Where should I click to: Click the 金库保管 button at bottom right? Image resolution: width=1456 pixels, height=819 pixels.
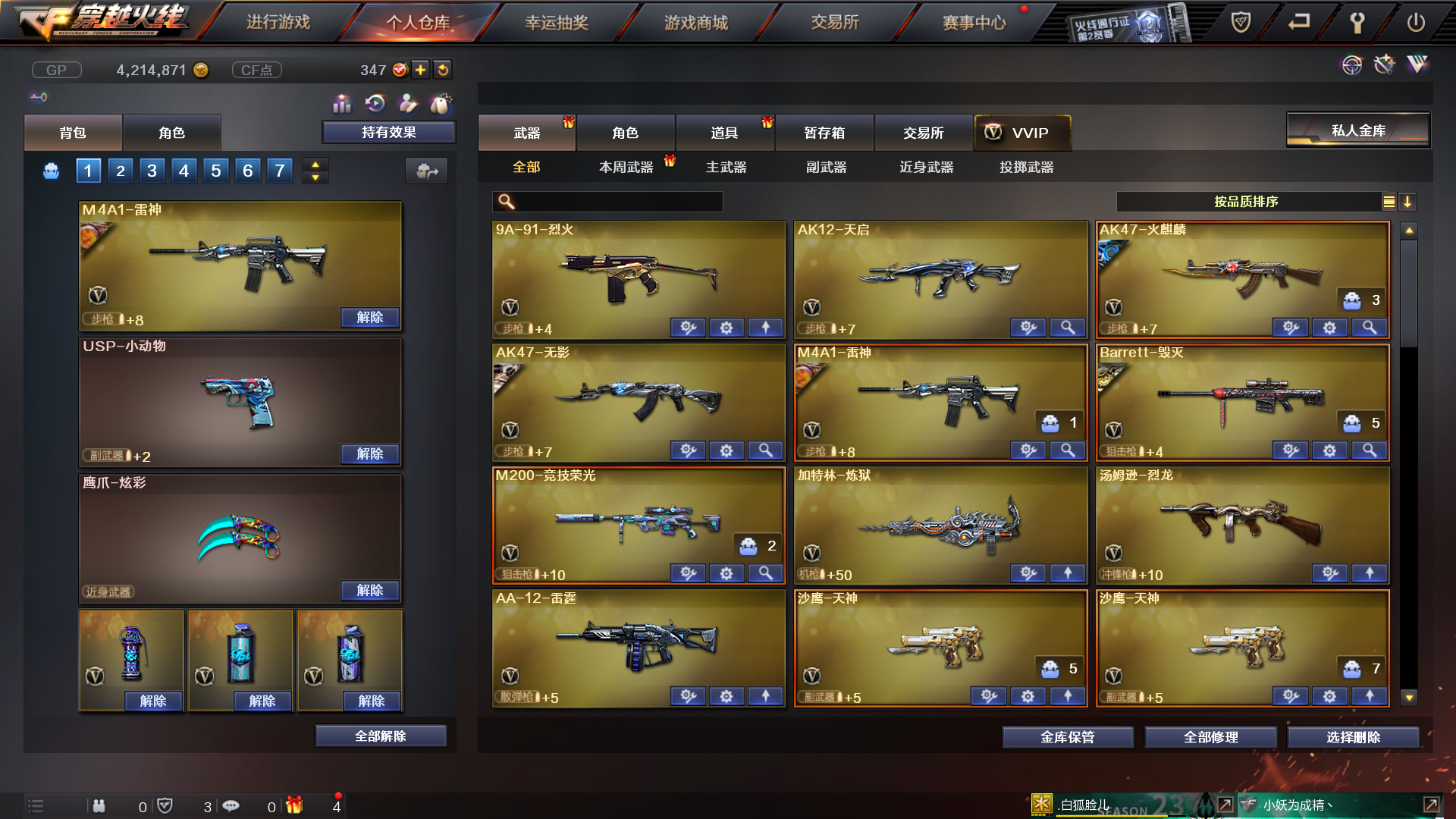(x=1068, y=736)
